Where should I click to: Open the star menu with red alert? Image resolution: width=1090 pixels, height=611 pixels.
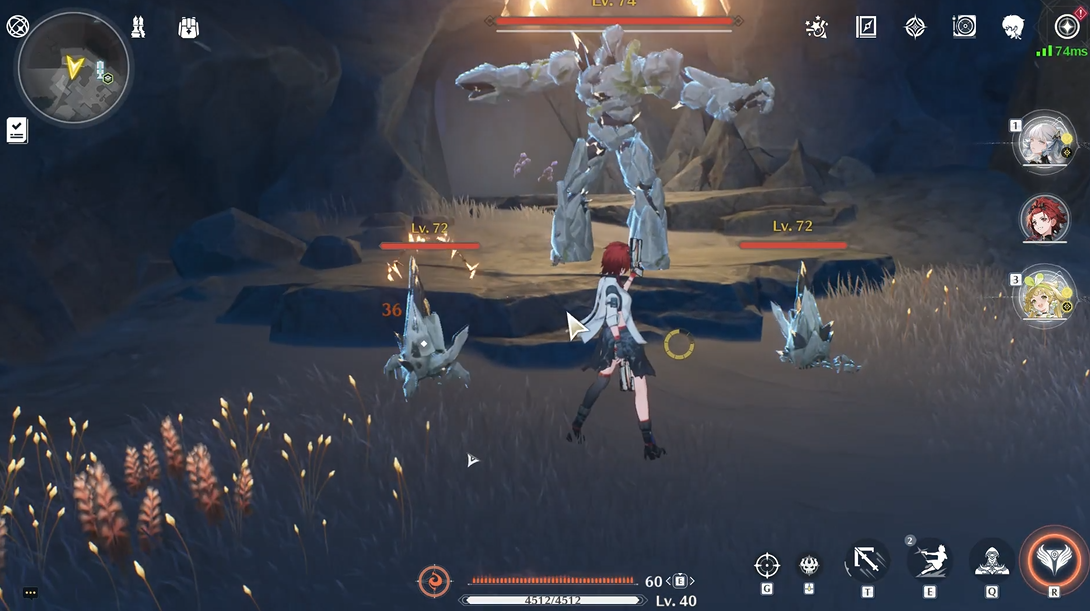1066,27
